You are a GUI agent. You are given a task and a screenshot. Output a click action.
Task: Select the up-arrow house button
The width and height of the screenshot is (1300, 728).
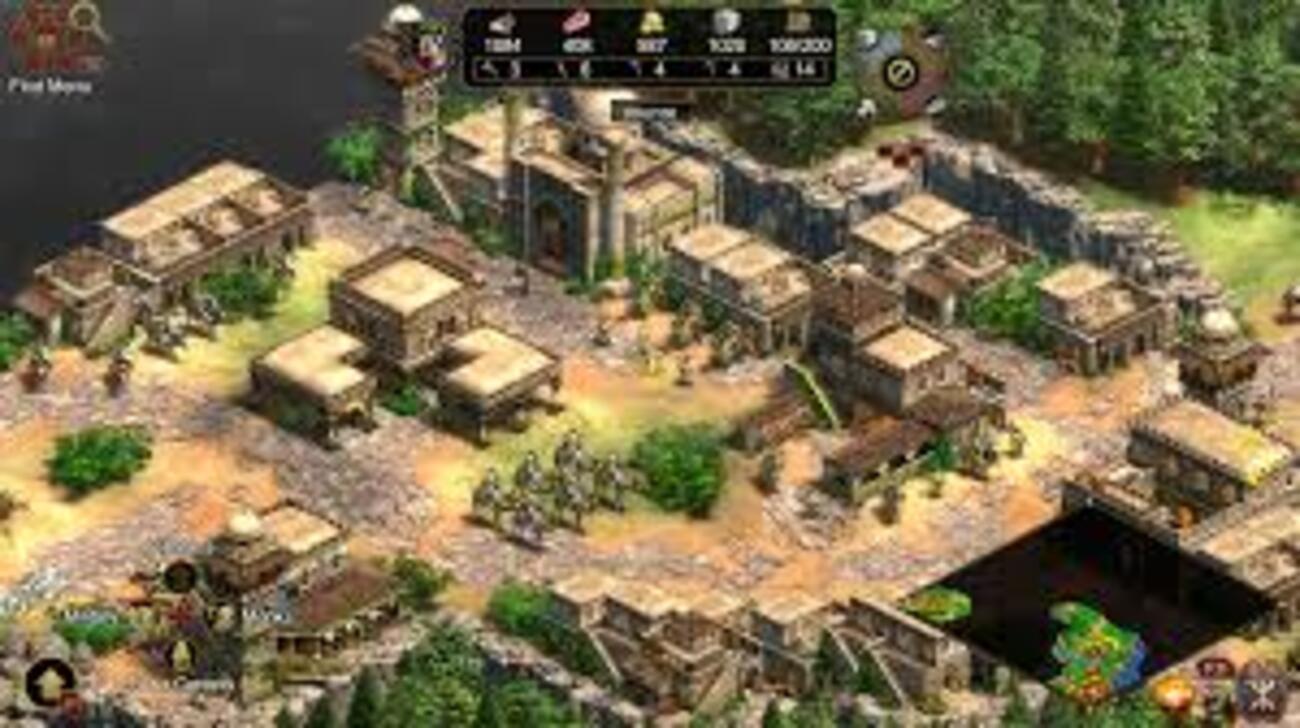coord(49,682)
